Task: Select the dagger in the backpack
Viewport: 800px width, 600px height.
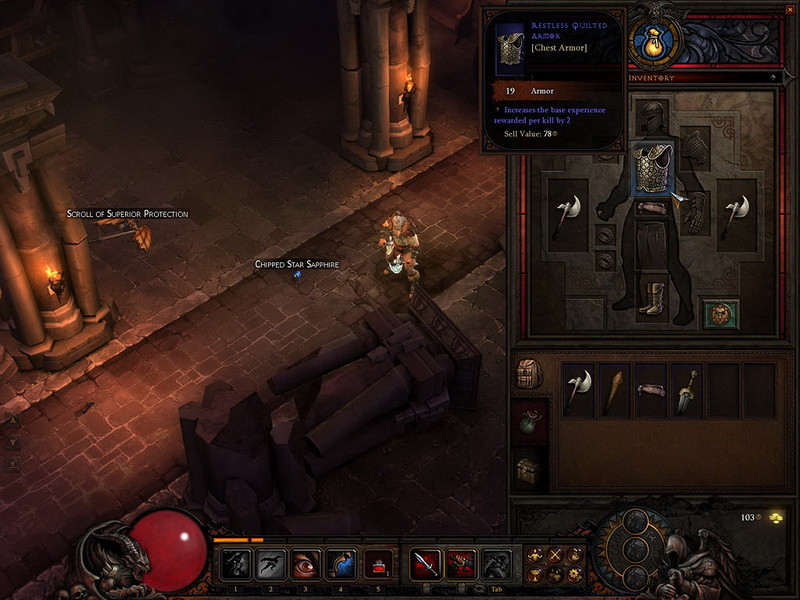Action: (685, 390)
